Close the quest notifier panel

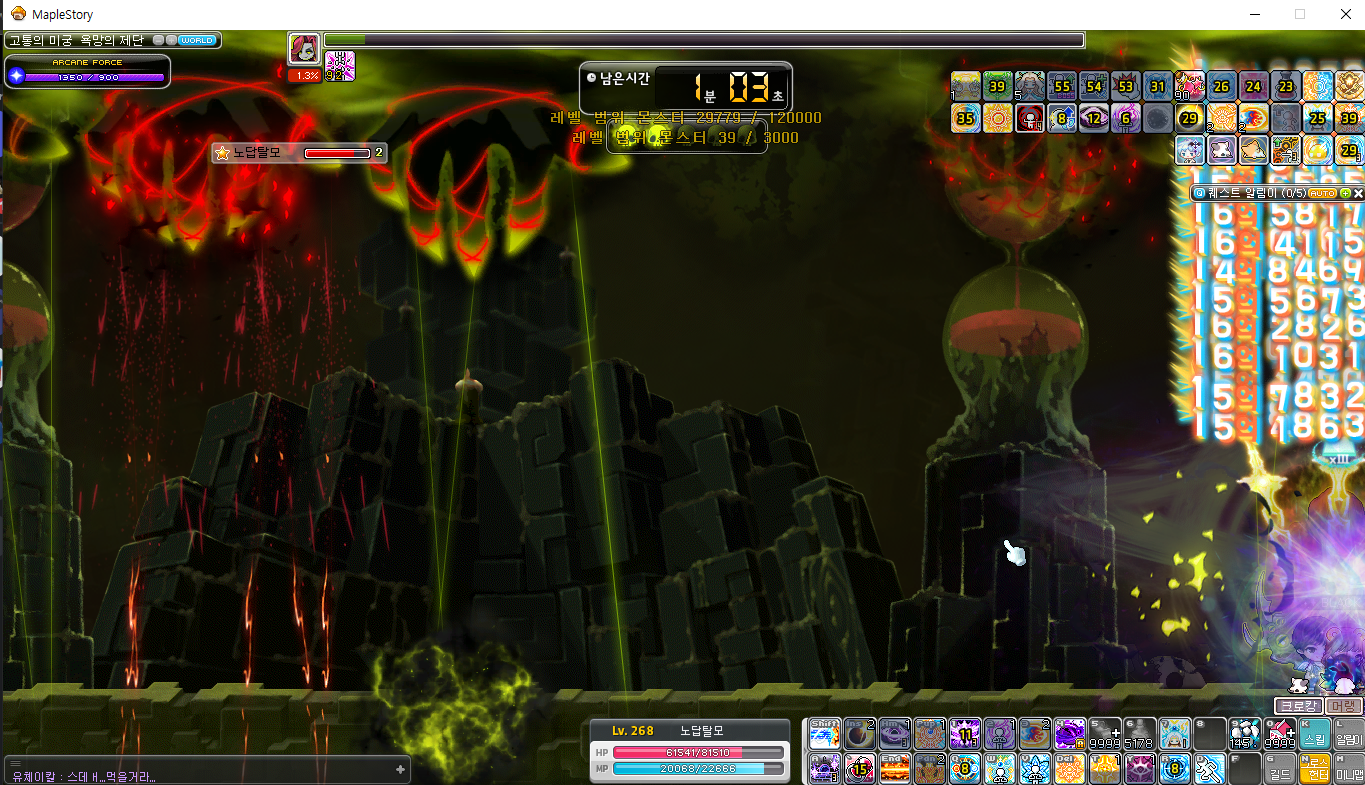pyautogui.click(x=1358, y=192)
